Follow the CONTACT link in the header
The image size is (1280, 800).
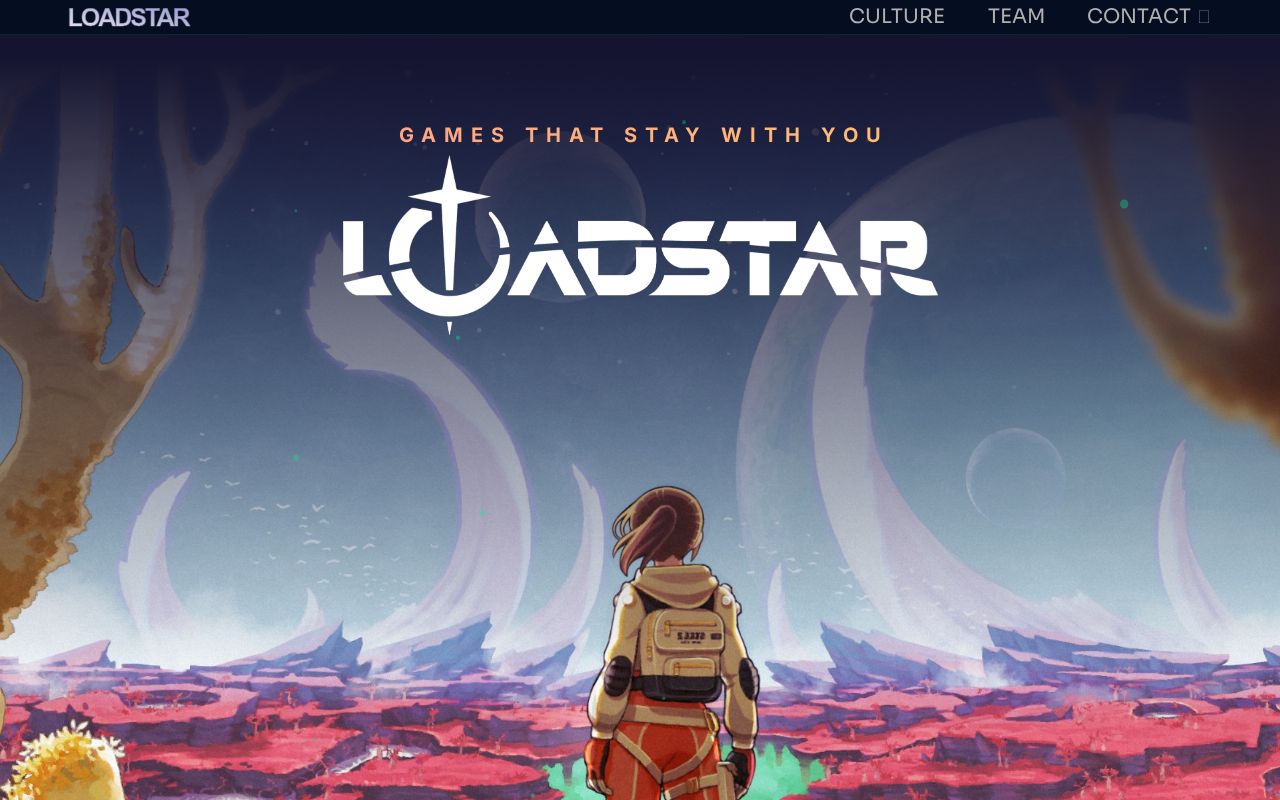click(x=1139, y=16)
